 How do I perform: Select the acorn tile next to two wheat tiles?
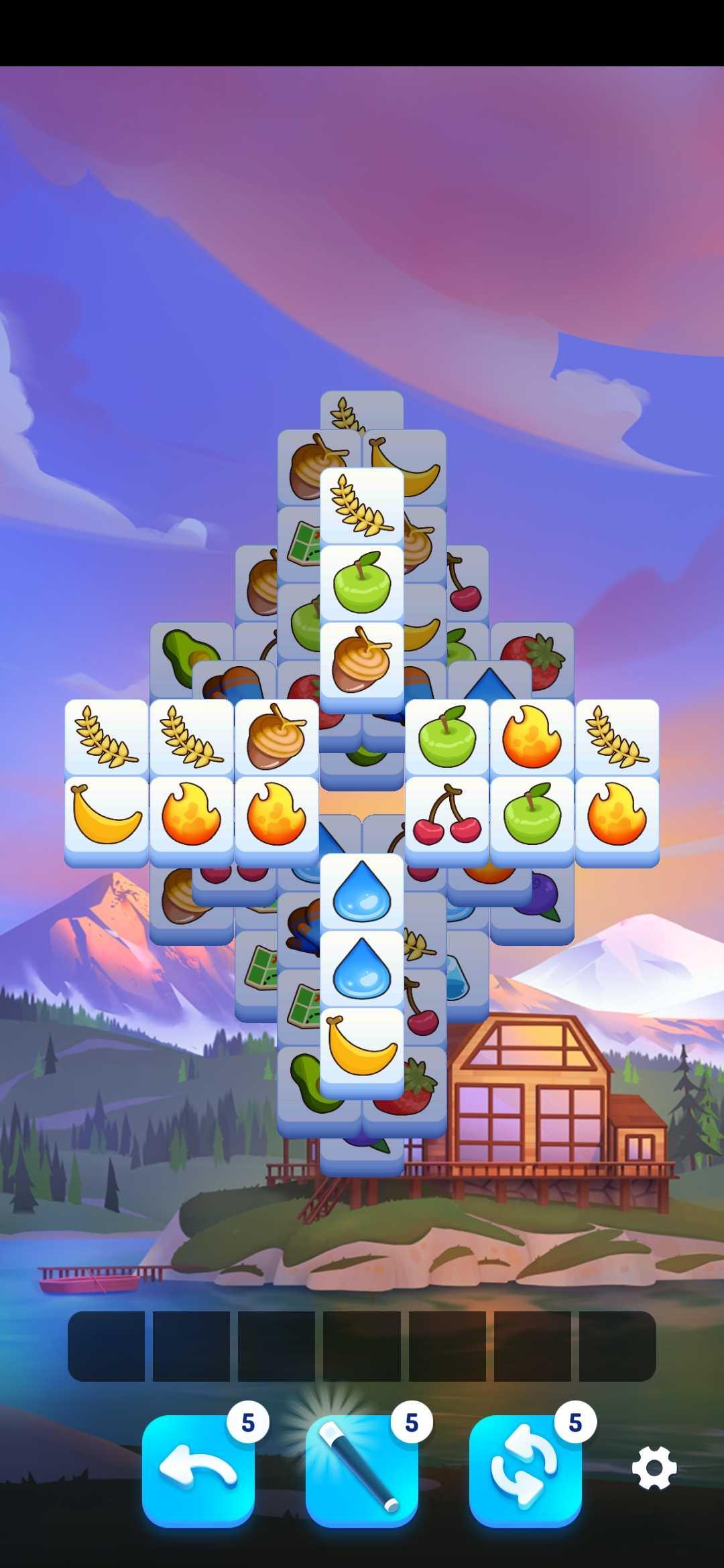click(277, 737)
